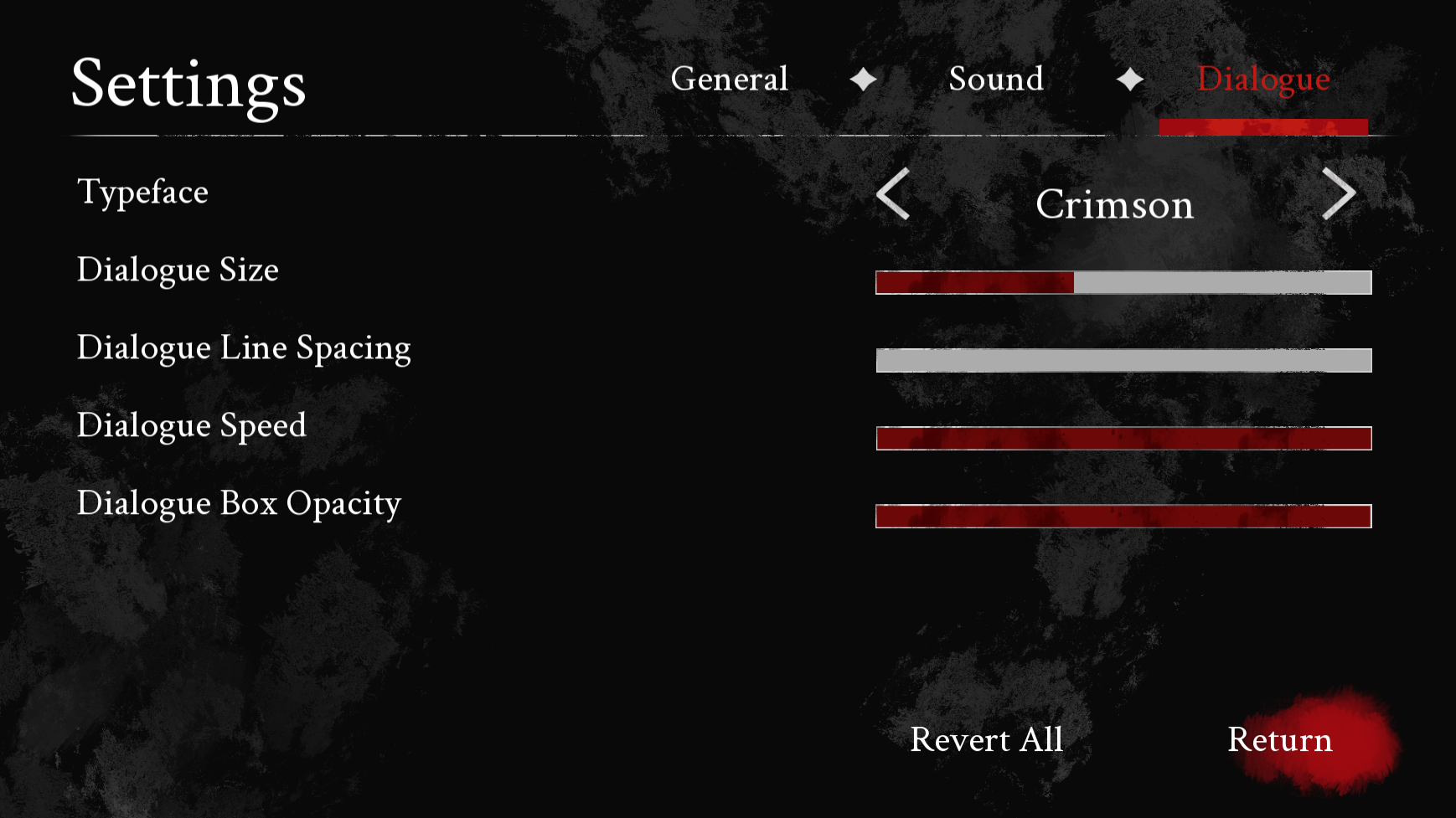Switch to the General settings tab

click(731, 79)
